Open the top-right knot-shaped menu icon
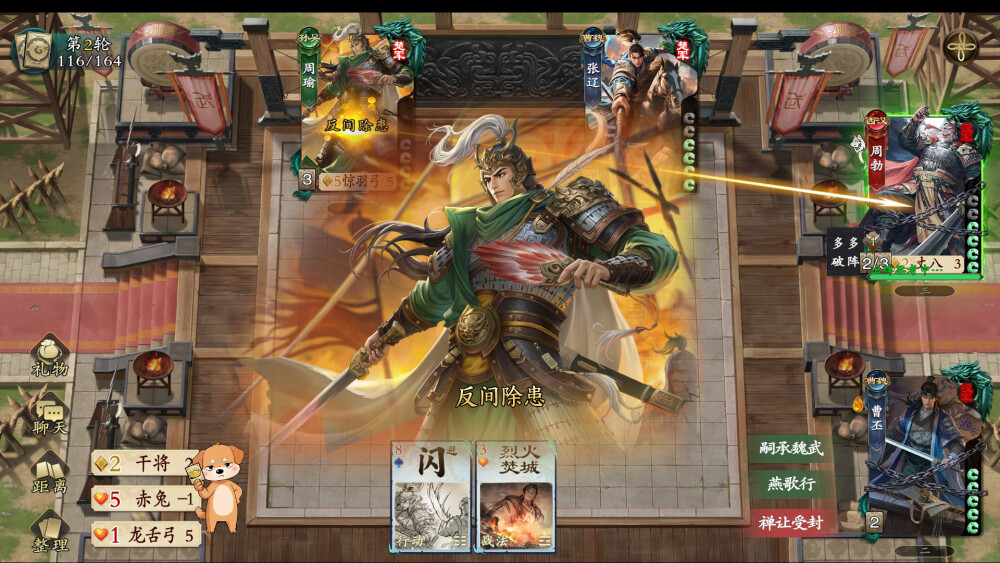The image size is (1000, 563). point(961,45)
